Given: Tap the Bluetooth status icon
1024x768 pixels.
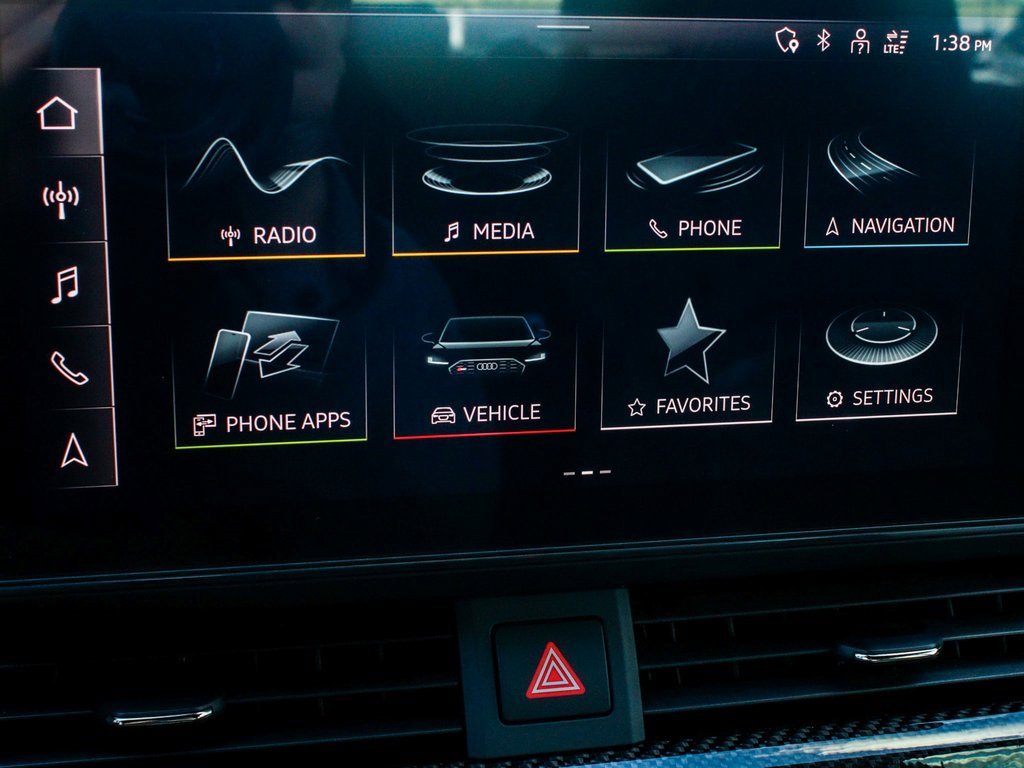Looking at the screenshot, I should (824, 40).
